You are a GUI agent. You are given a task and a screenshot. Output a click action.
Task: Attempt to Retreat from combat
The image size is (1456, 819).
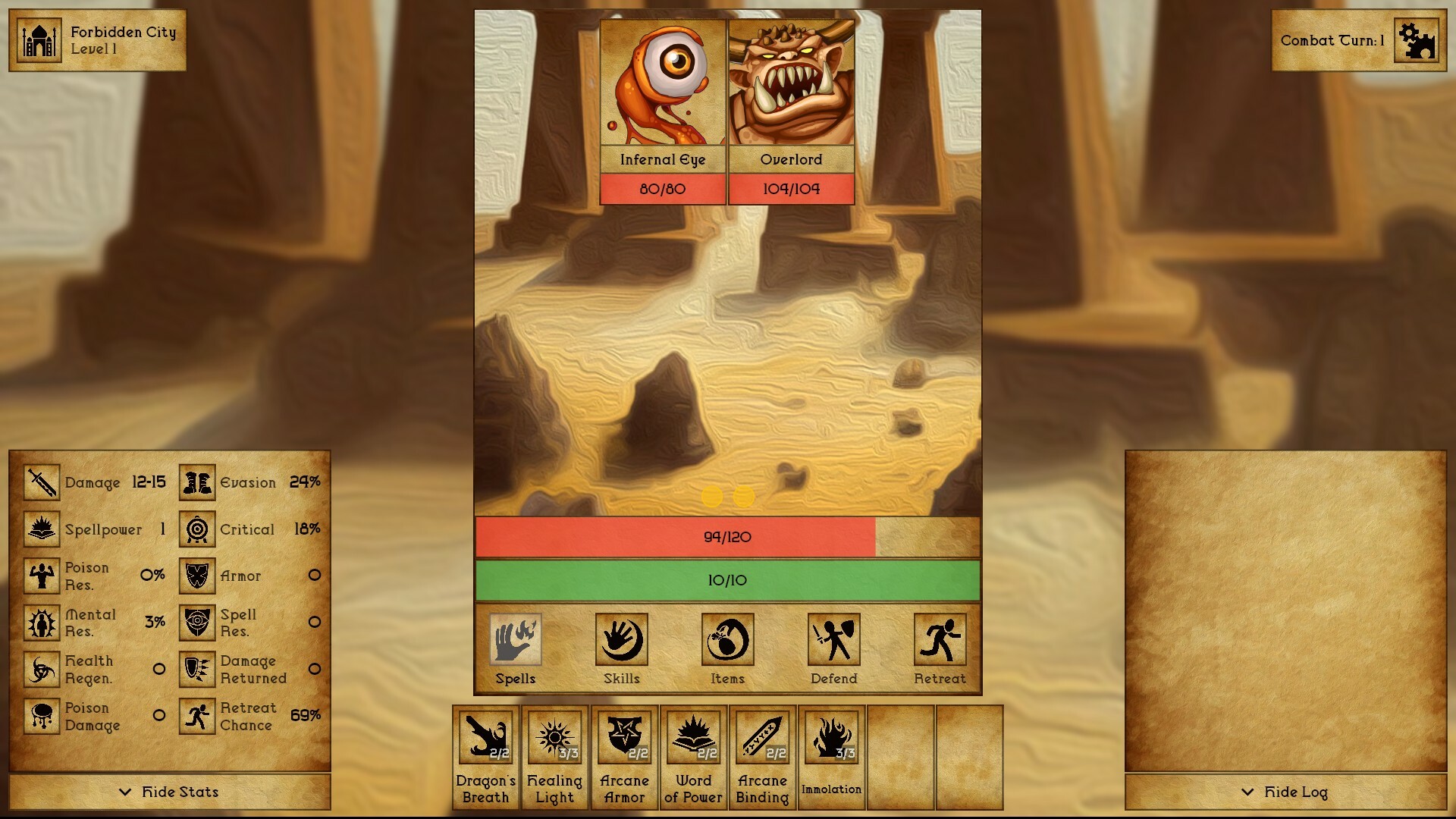940,641
